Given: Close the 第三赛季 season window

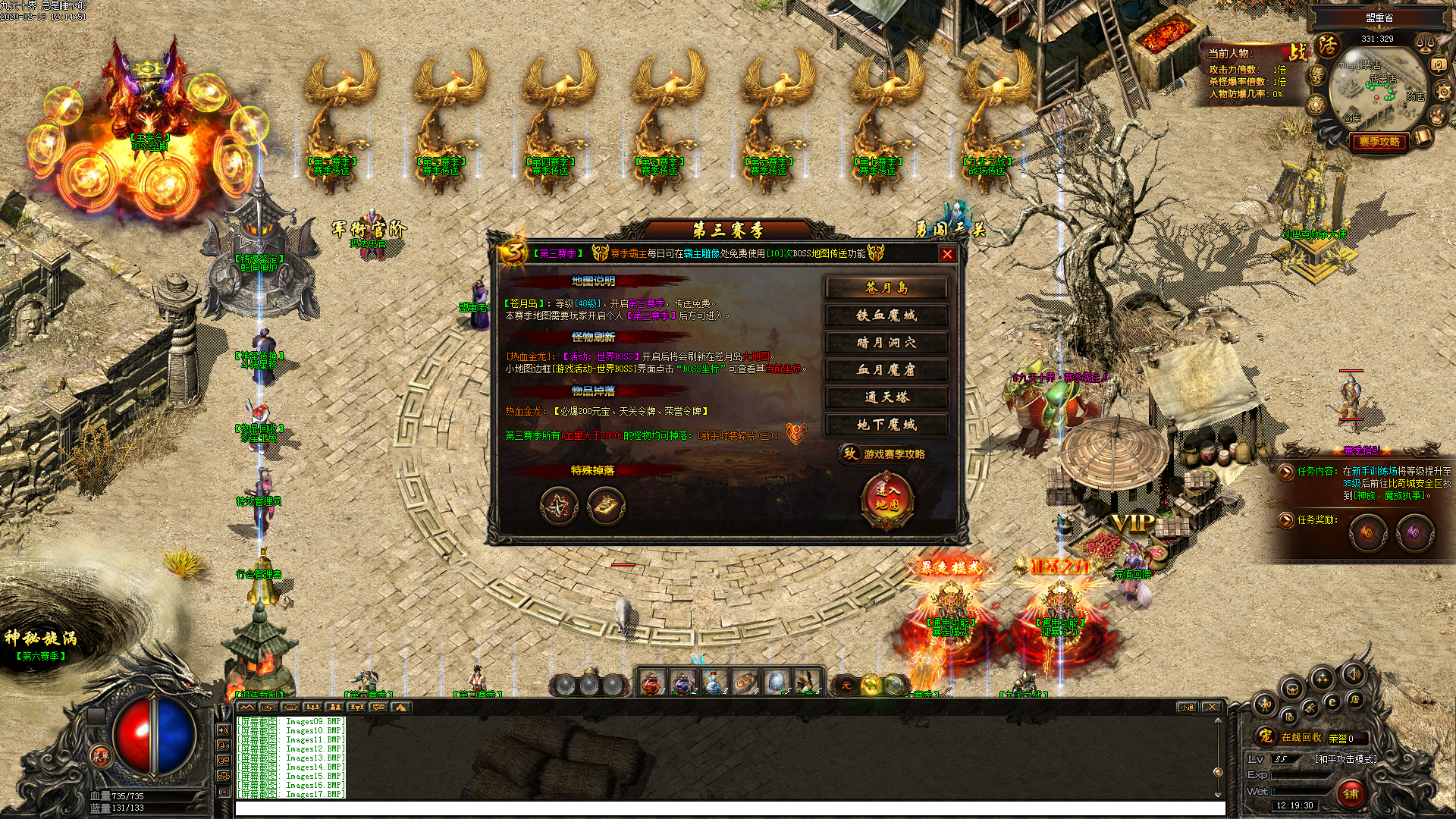Looking at the screenshot, I should [x=947, y=255].
